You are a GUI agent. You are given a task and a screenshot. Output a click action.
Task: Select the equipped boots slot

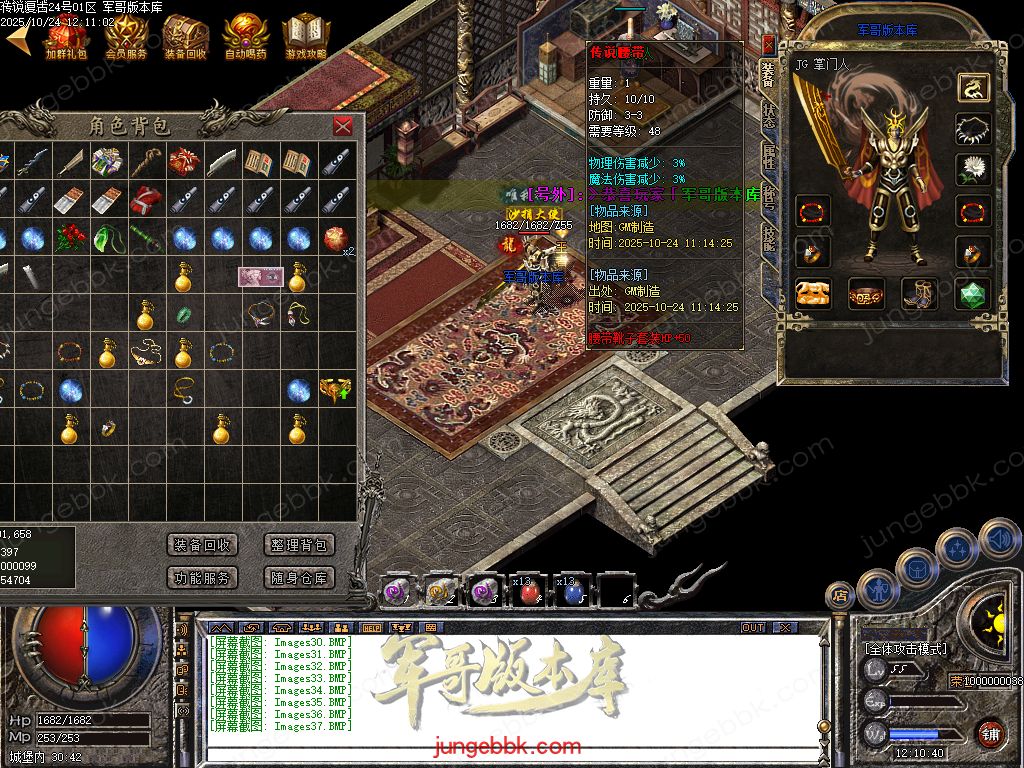pyautogui.click(x=919, y=294)
